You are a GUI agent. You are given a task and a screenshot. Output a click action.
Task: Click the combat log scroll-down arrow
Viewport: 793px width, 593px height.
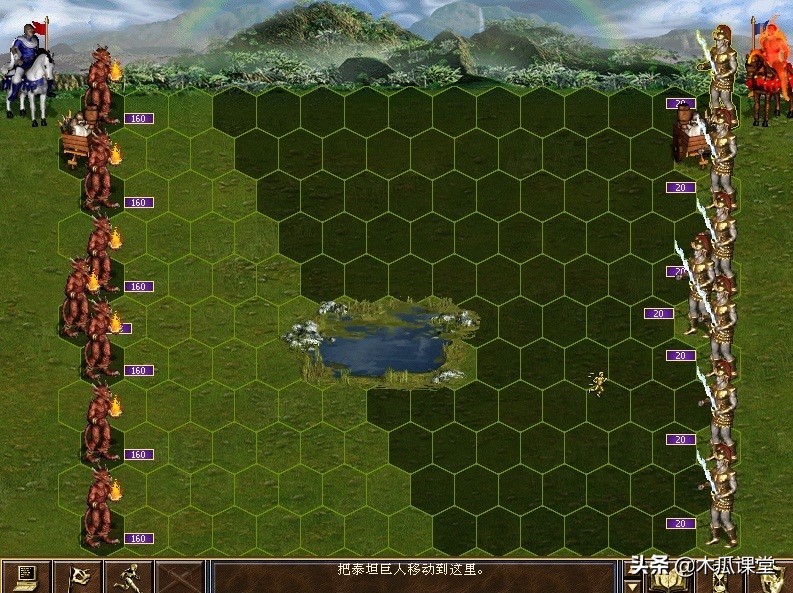(x=631, y=584)
